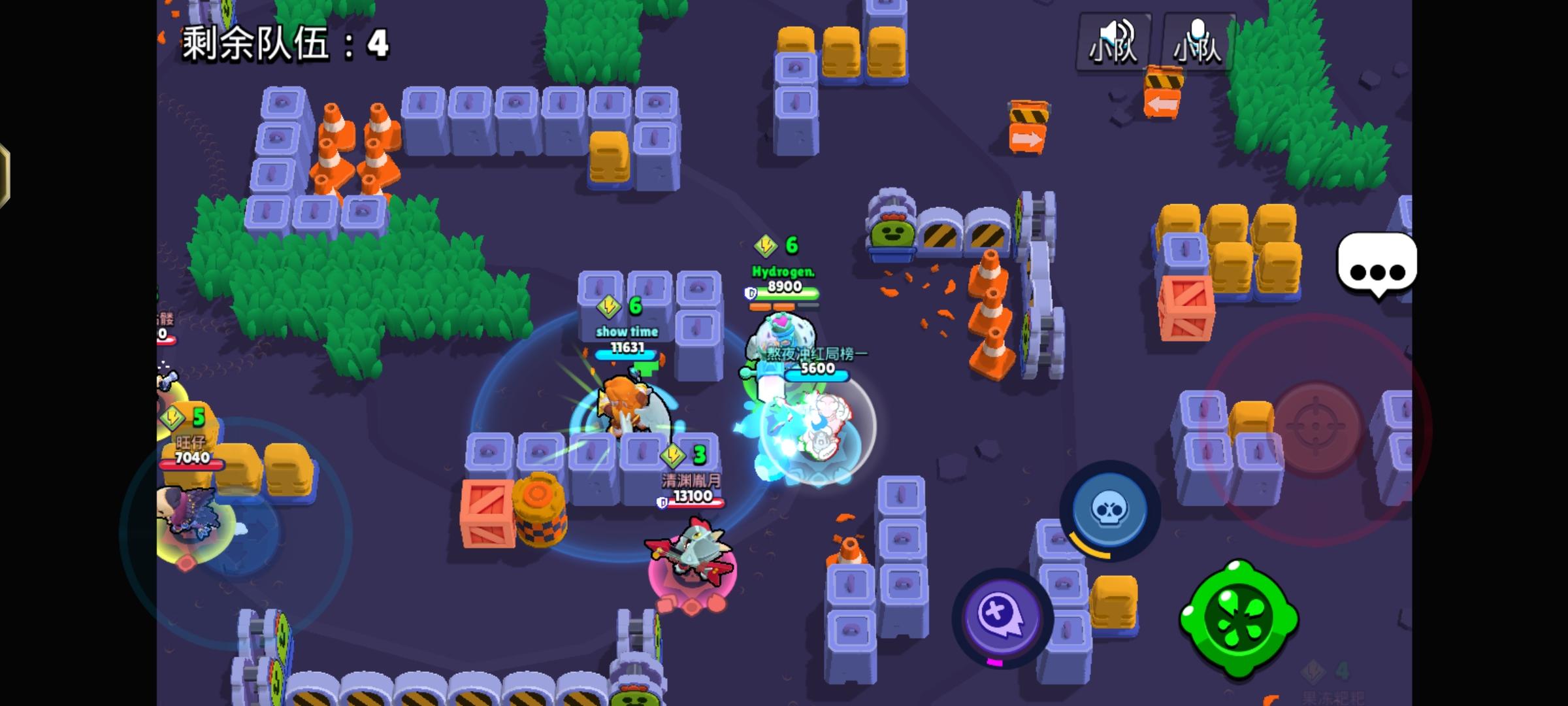
Task: Click show time's name label
Action: (627, 331)
